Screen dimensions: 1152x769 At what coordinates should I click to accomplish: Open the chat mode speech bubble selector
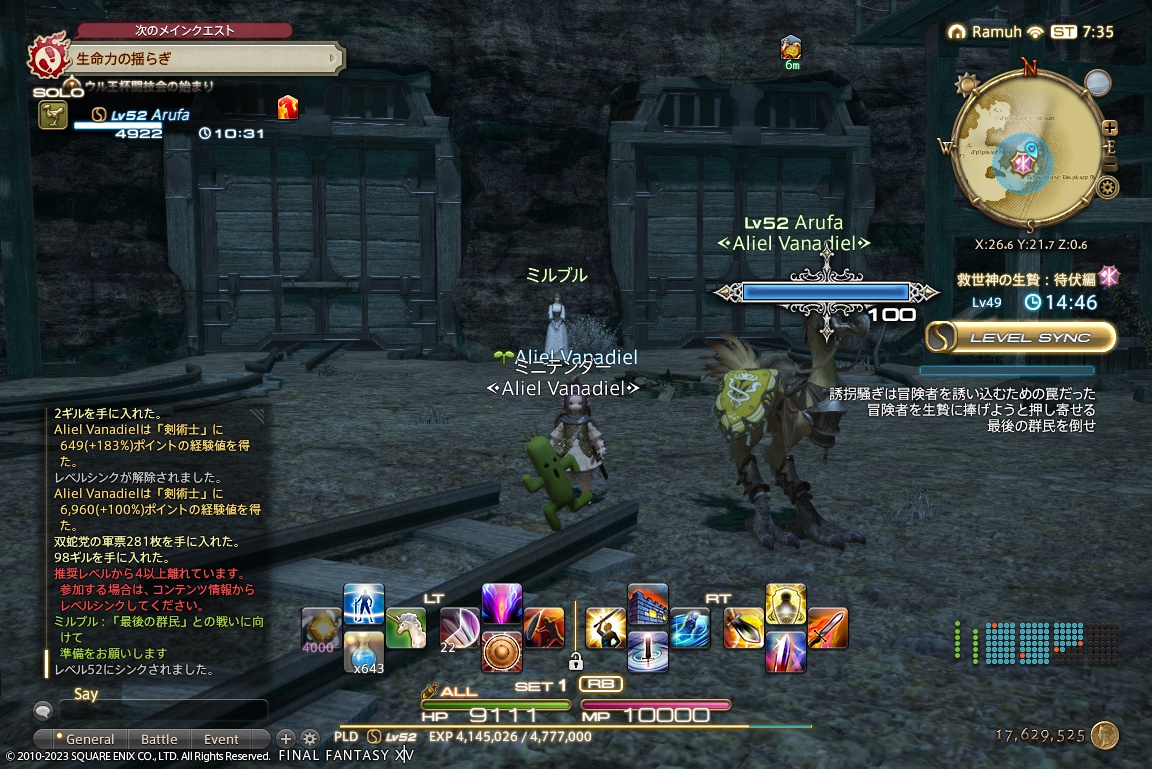(43, 711)
